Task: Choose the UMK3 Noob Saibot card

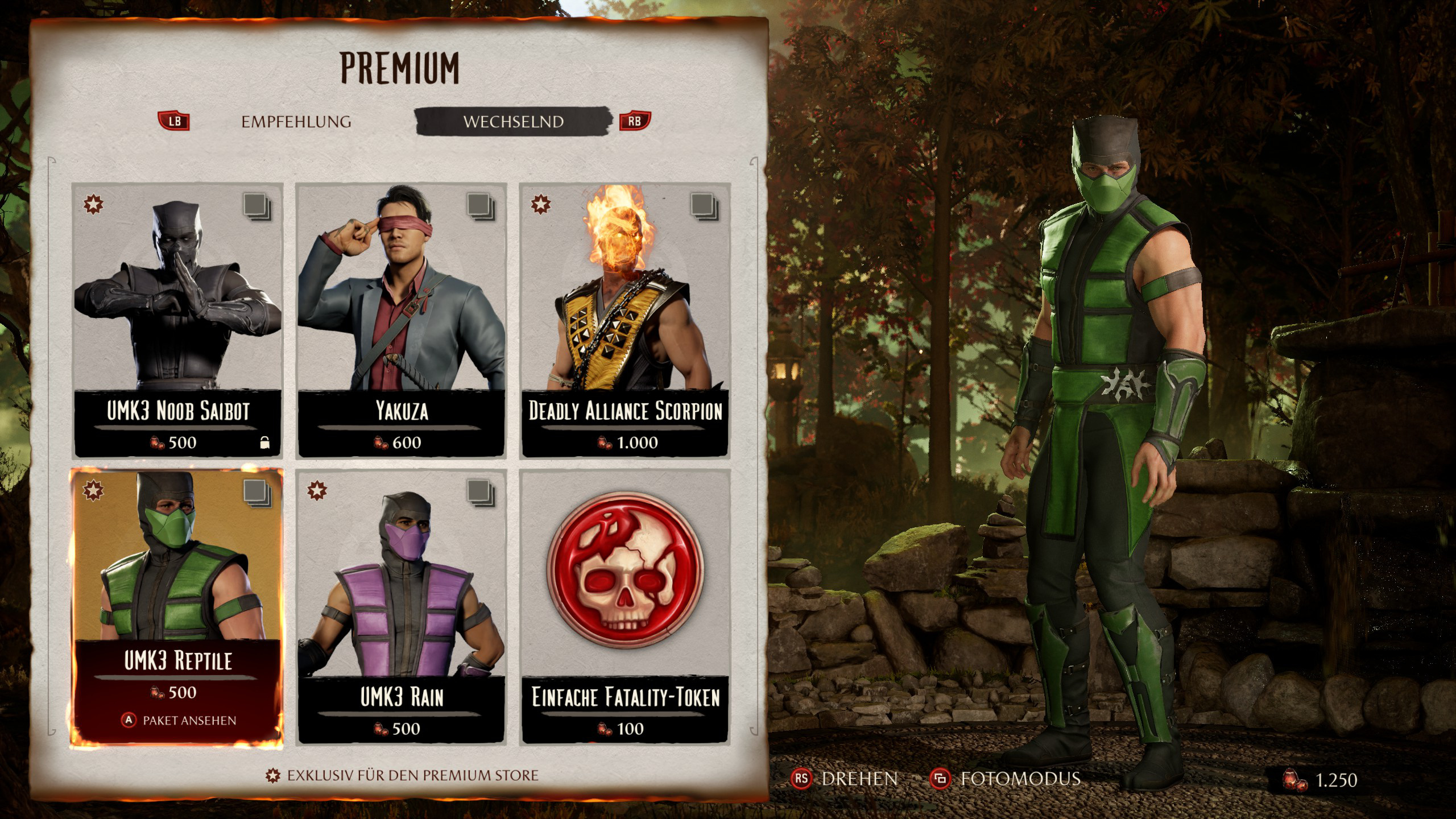Action: (x=177, y=318)
